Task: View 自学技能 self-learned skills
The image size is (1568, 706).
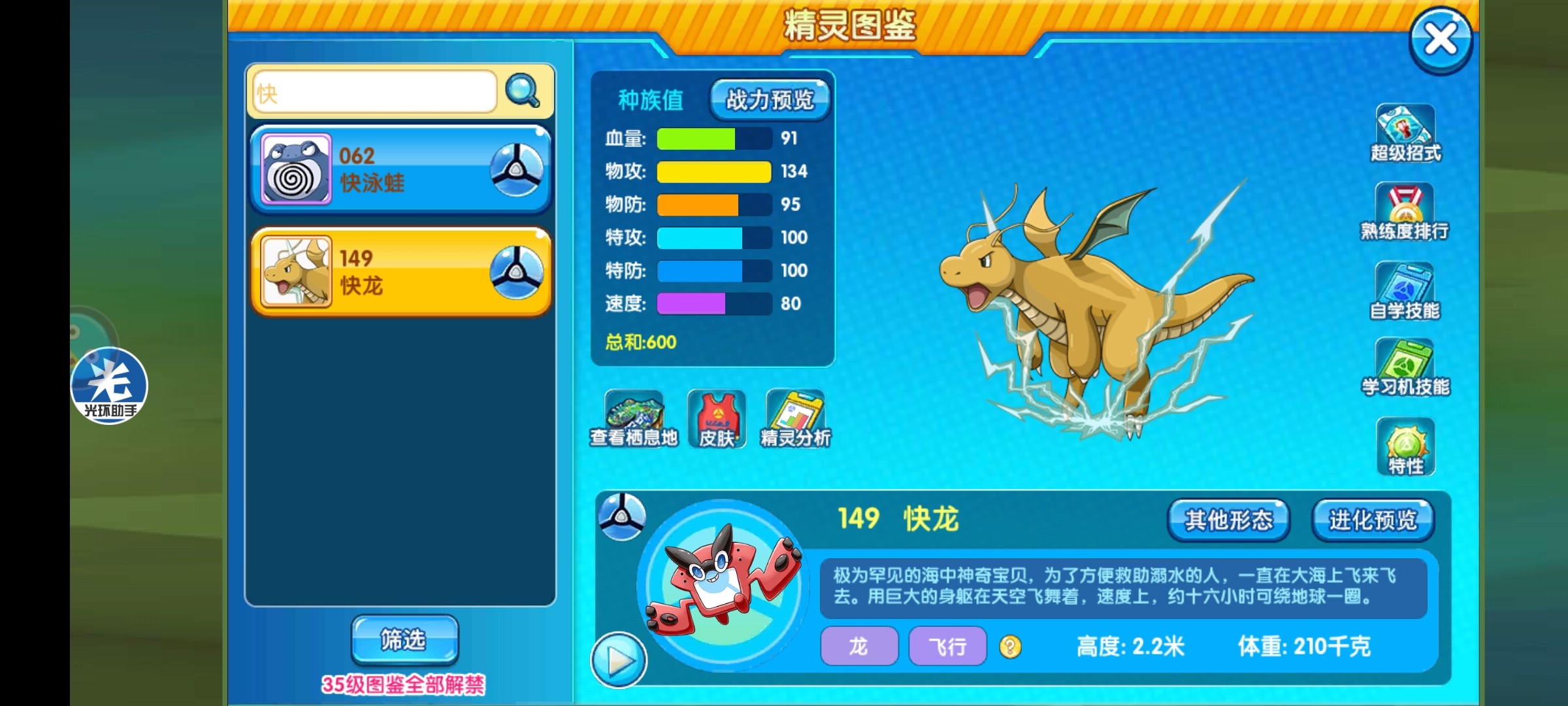Action: pos(1405,291)
